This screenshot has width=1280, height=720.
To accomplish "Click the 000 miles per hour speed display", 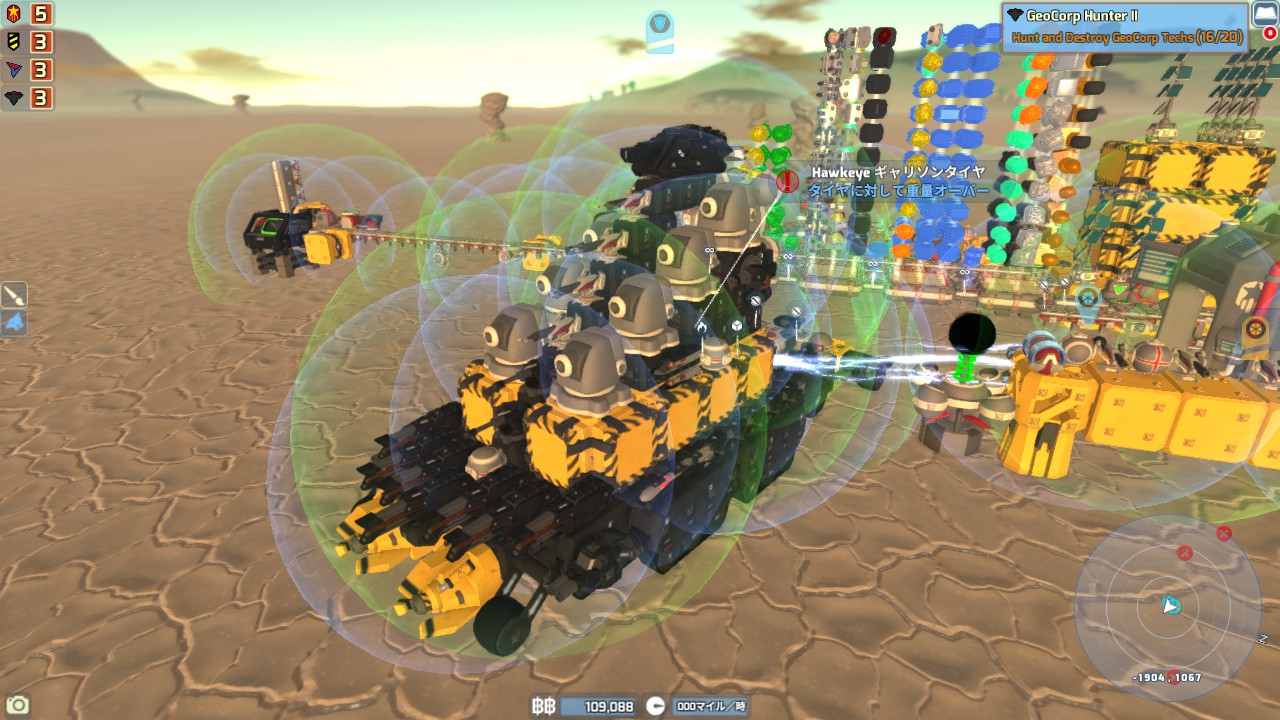I will [x=710, y=706].
